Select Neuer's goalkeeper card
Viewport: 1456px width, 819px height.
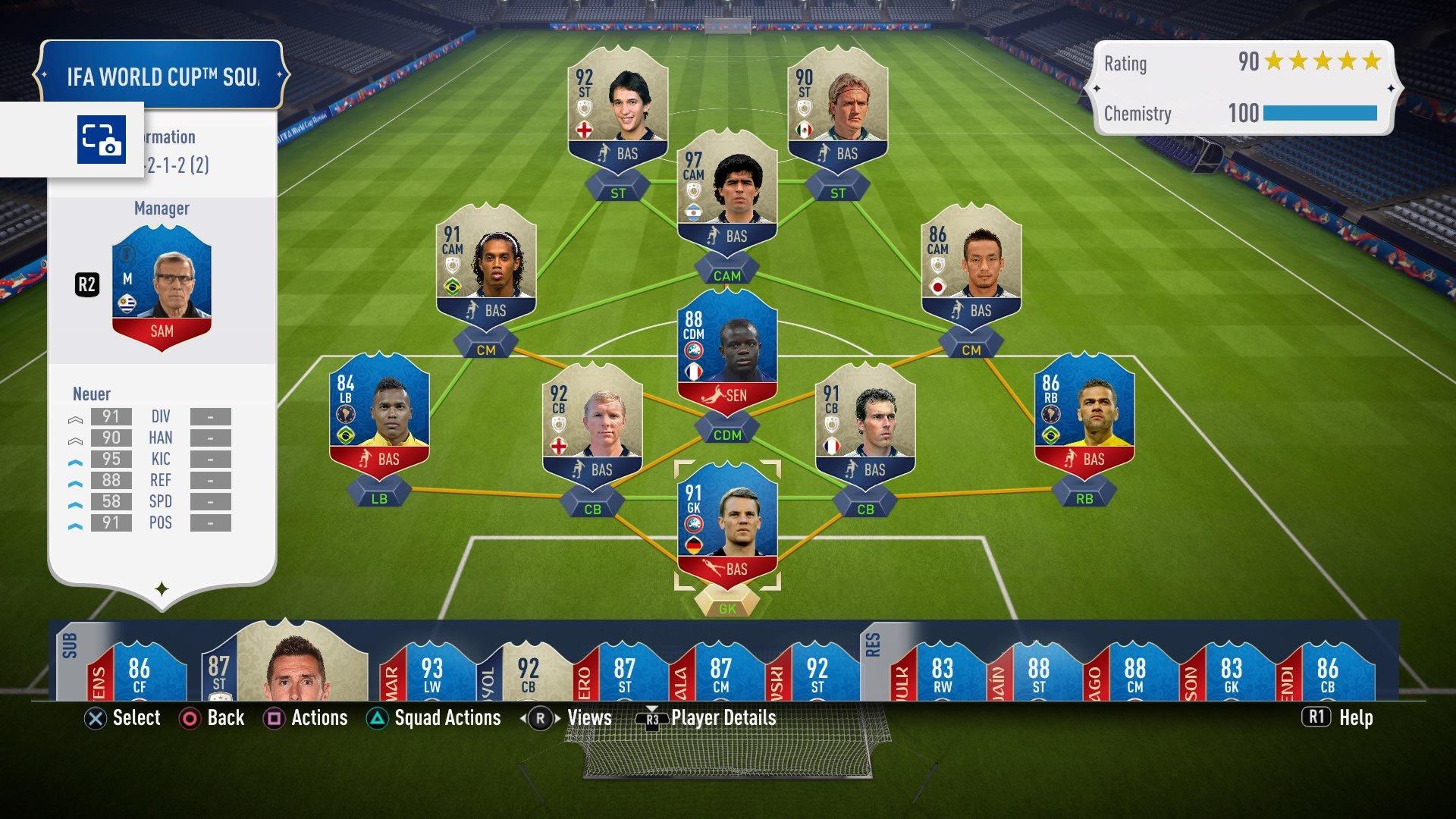[x=726, y=525]
